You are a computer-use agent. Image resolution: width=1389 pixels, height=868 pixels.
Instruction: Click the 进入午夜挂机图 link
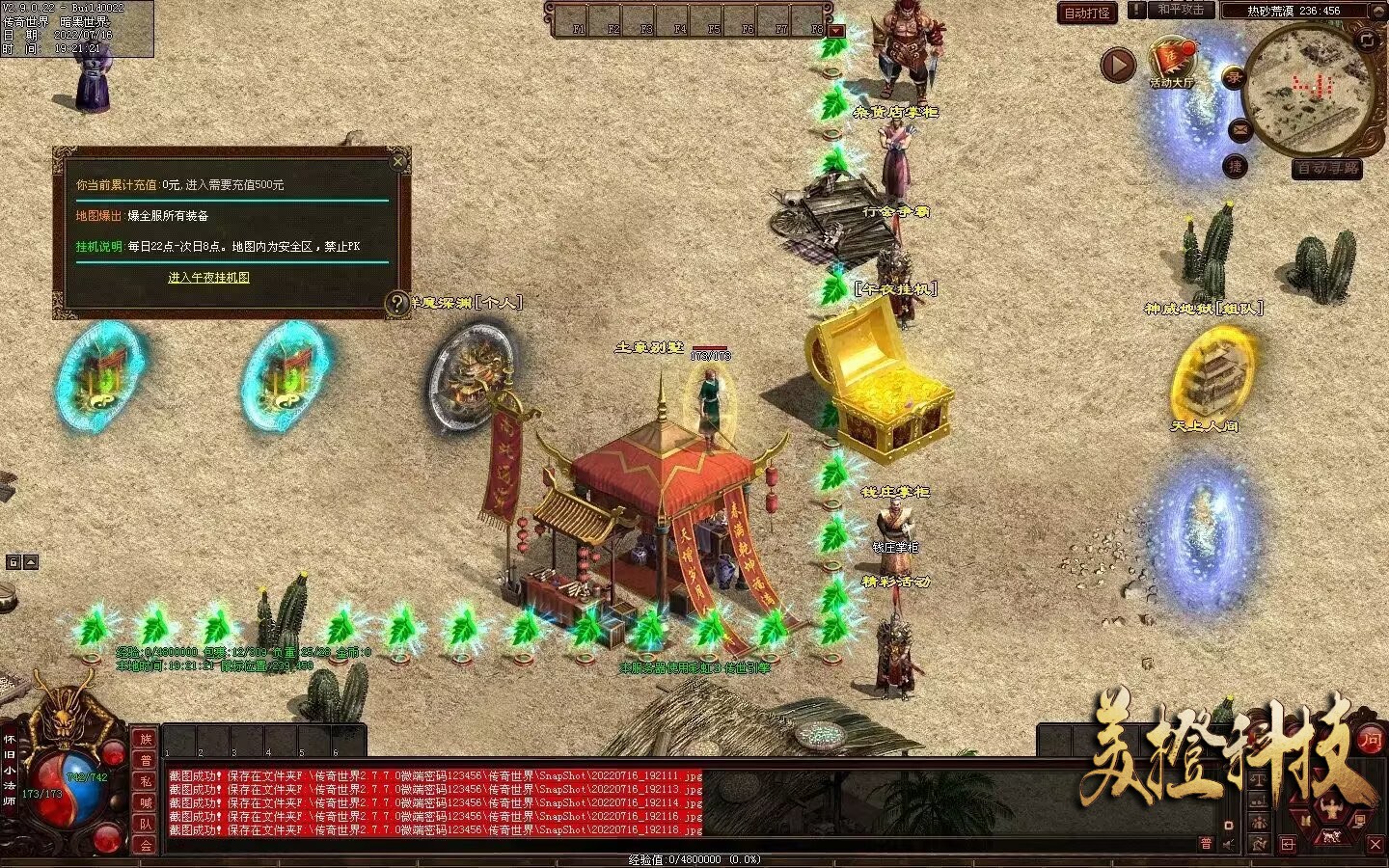tap(208, 278)
